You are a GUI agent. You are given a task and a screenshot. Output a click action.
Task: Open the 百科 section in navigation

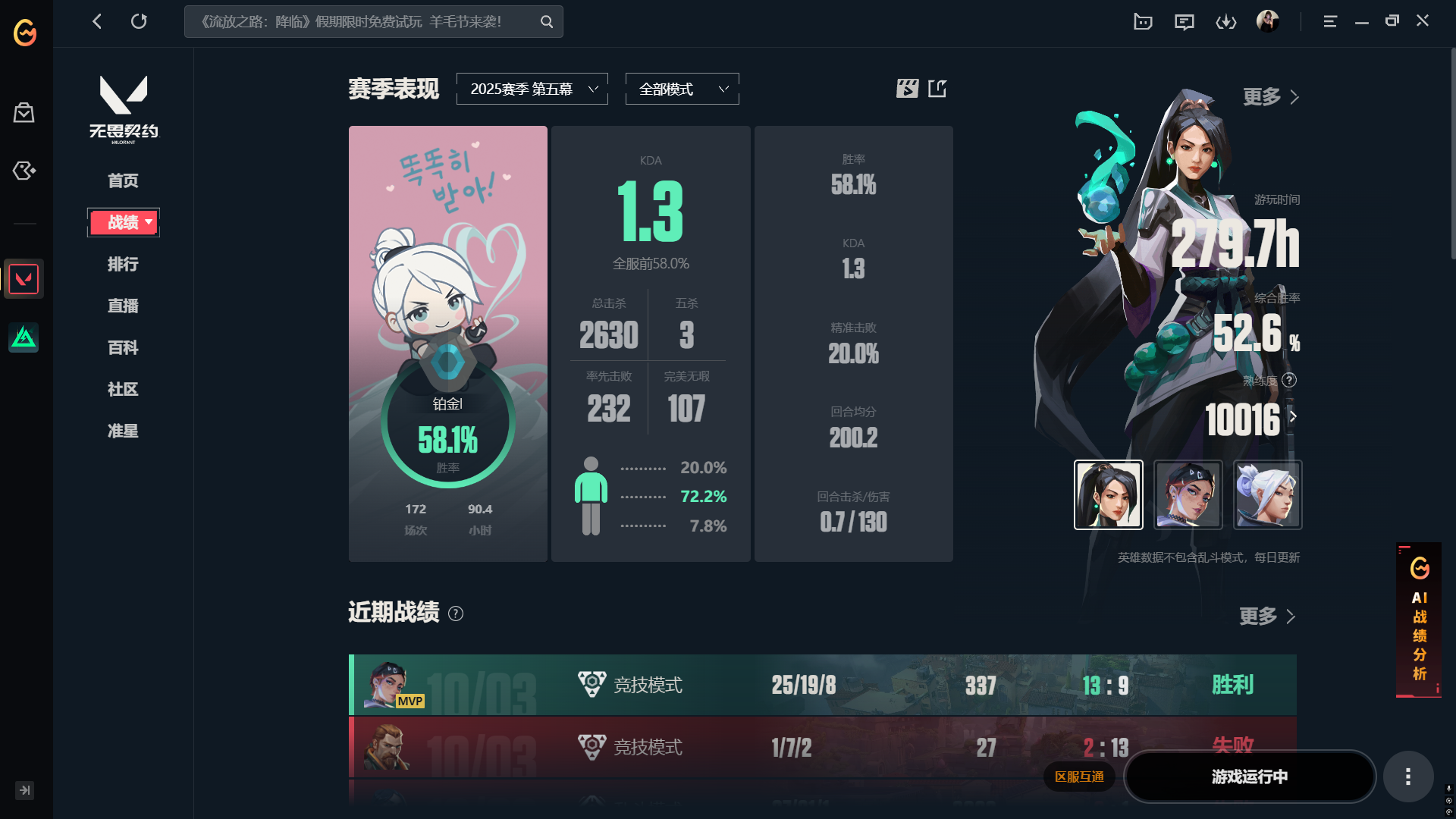point(123,347)
